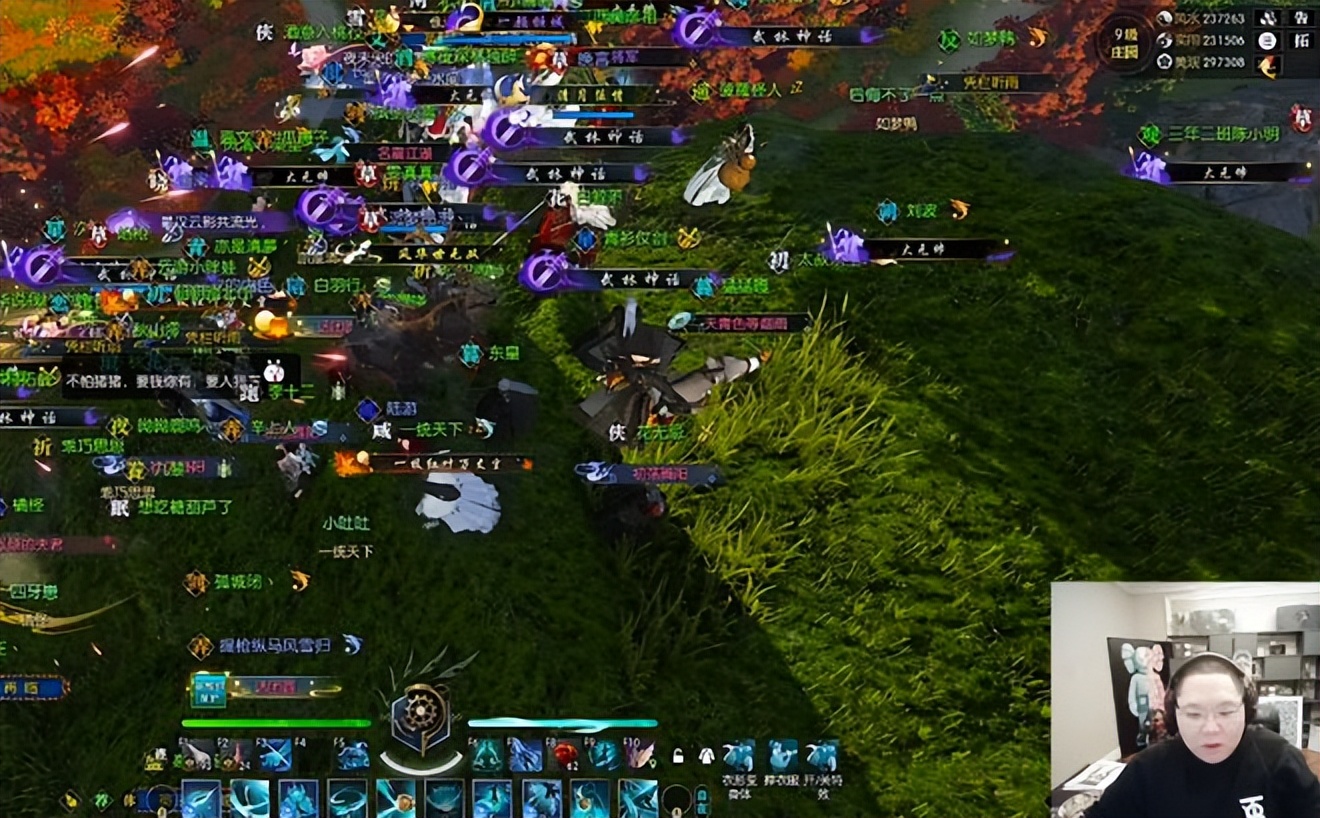Use the F8 red item slot
The image size is (1320, 818).
point(566,755)
